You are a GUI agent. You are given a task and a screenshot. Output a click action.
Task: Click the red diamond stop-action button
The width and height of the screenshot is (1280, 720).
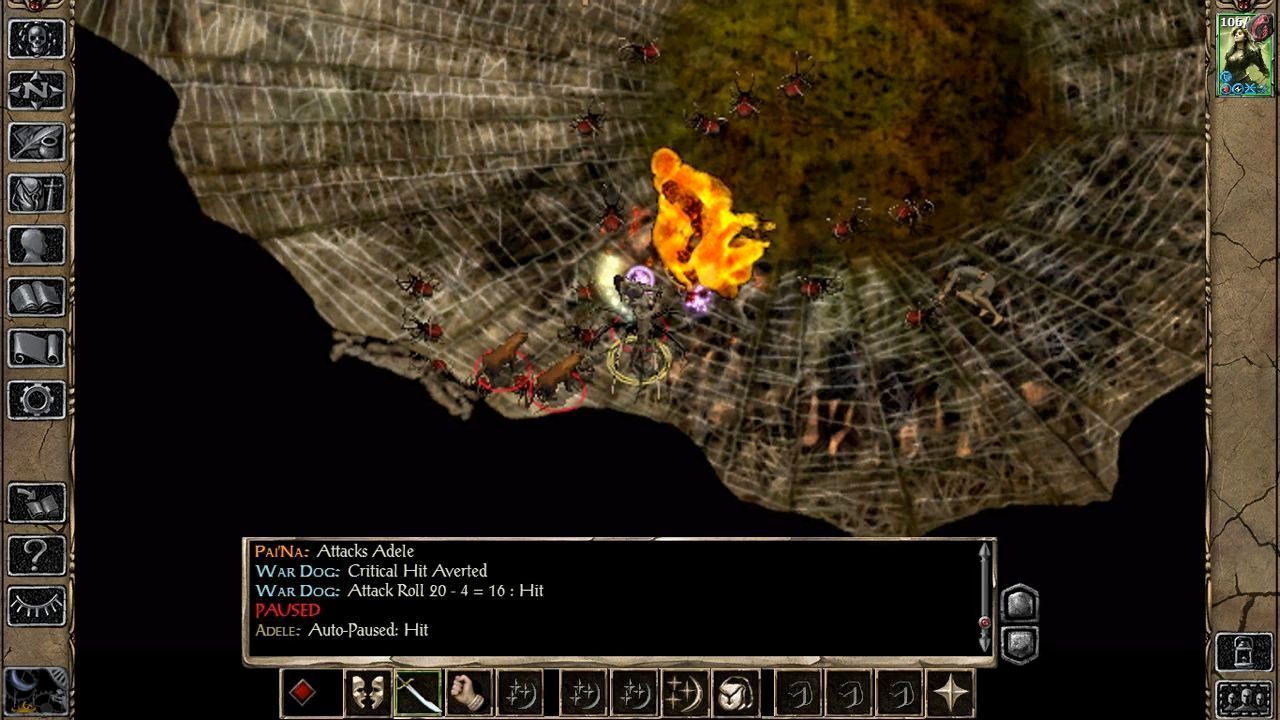click(303, 693)
